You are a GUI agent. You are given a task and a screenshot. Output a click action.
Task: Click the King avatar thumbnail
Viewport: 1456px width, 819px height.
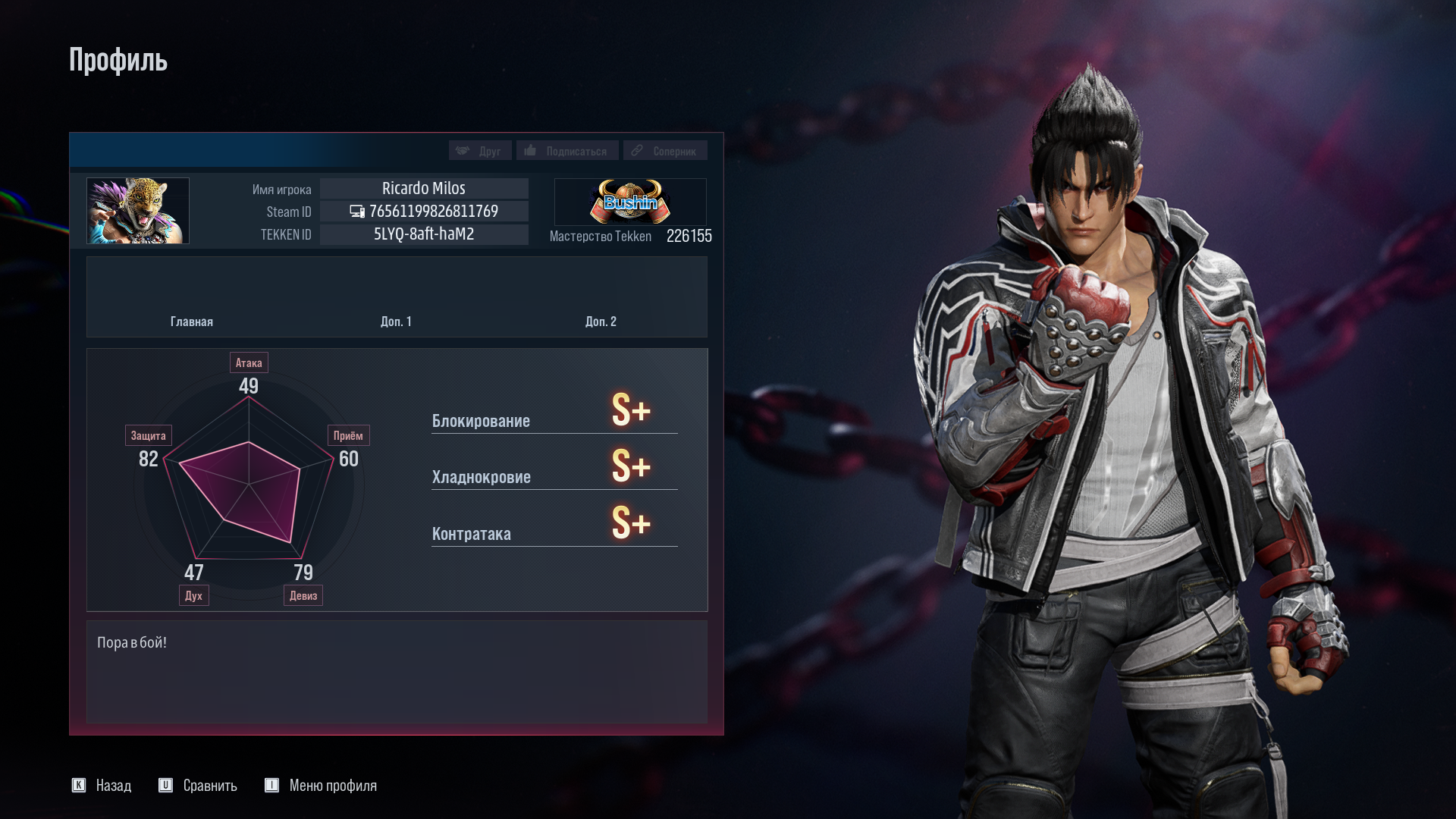[137, 211]
